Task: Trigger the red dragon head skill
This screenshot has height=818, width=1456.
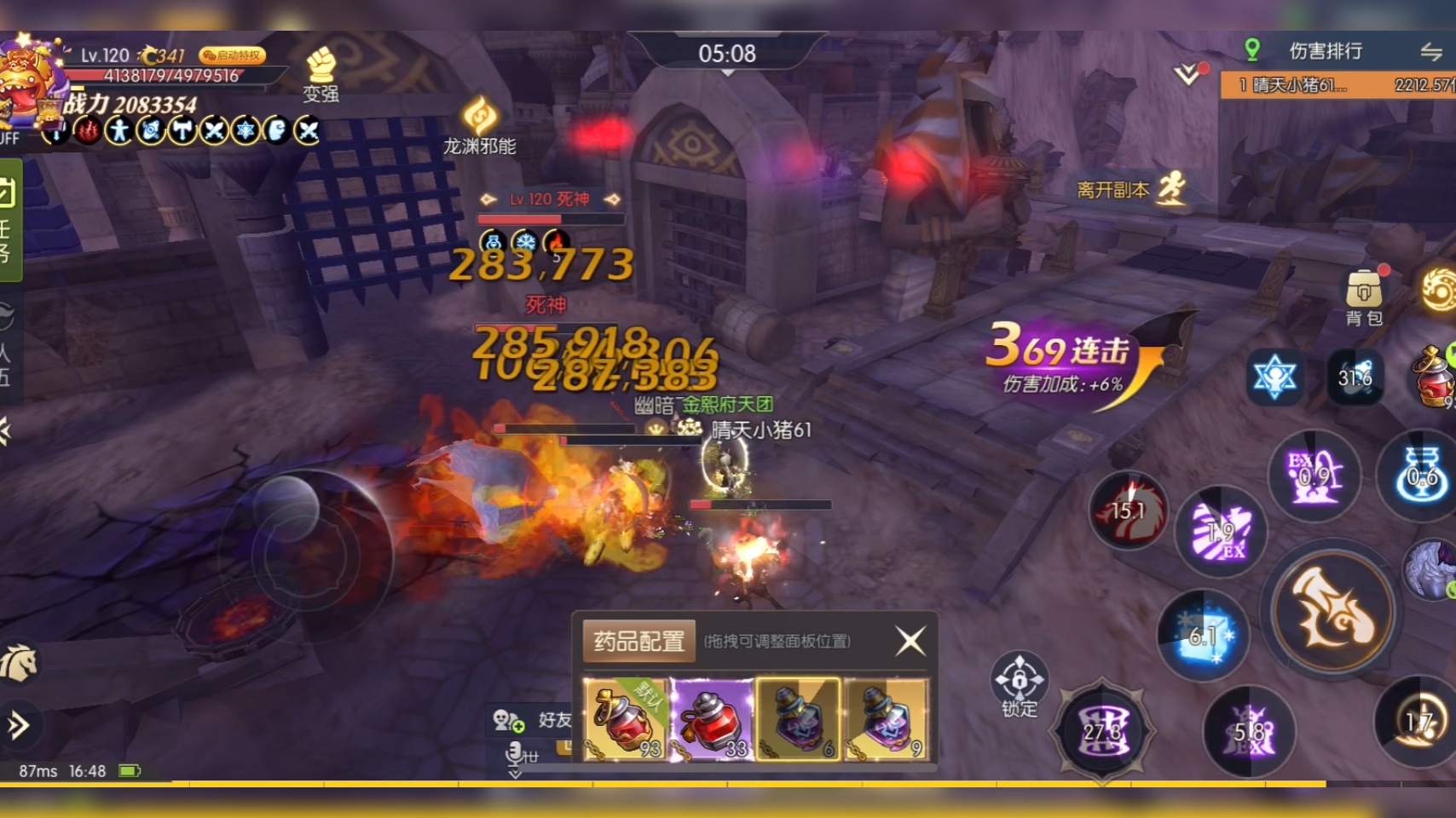Action: [1130, 510]
